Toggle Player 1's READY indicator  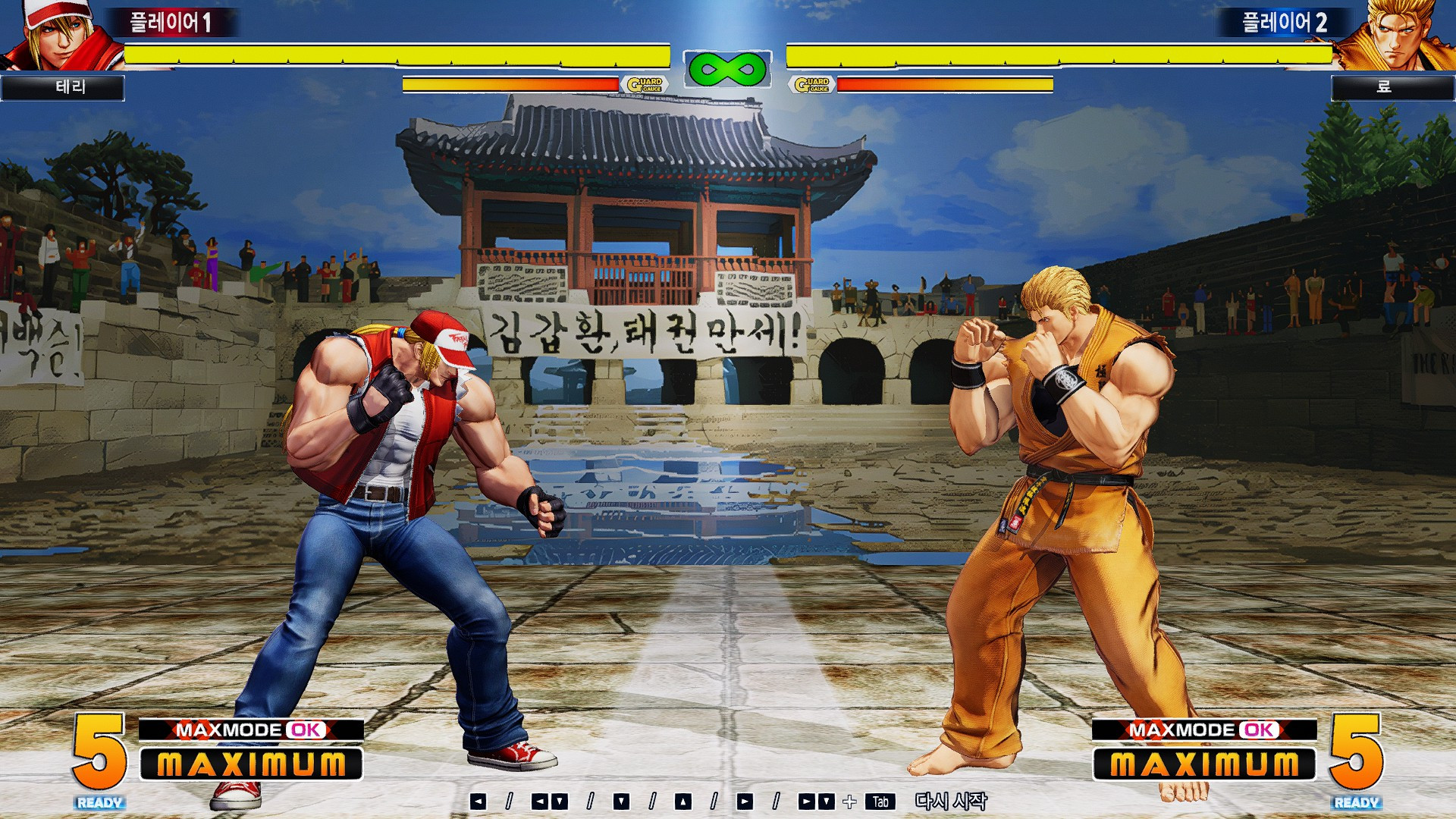tap(99, 800)
